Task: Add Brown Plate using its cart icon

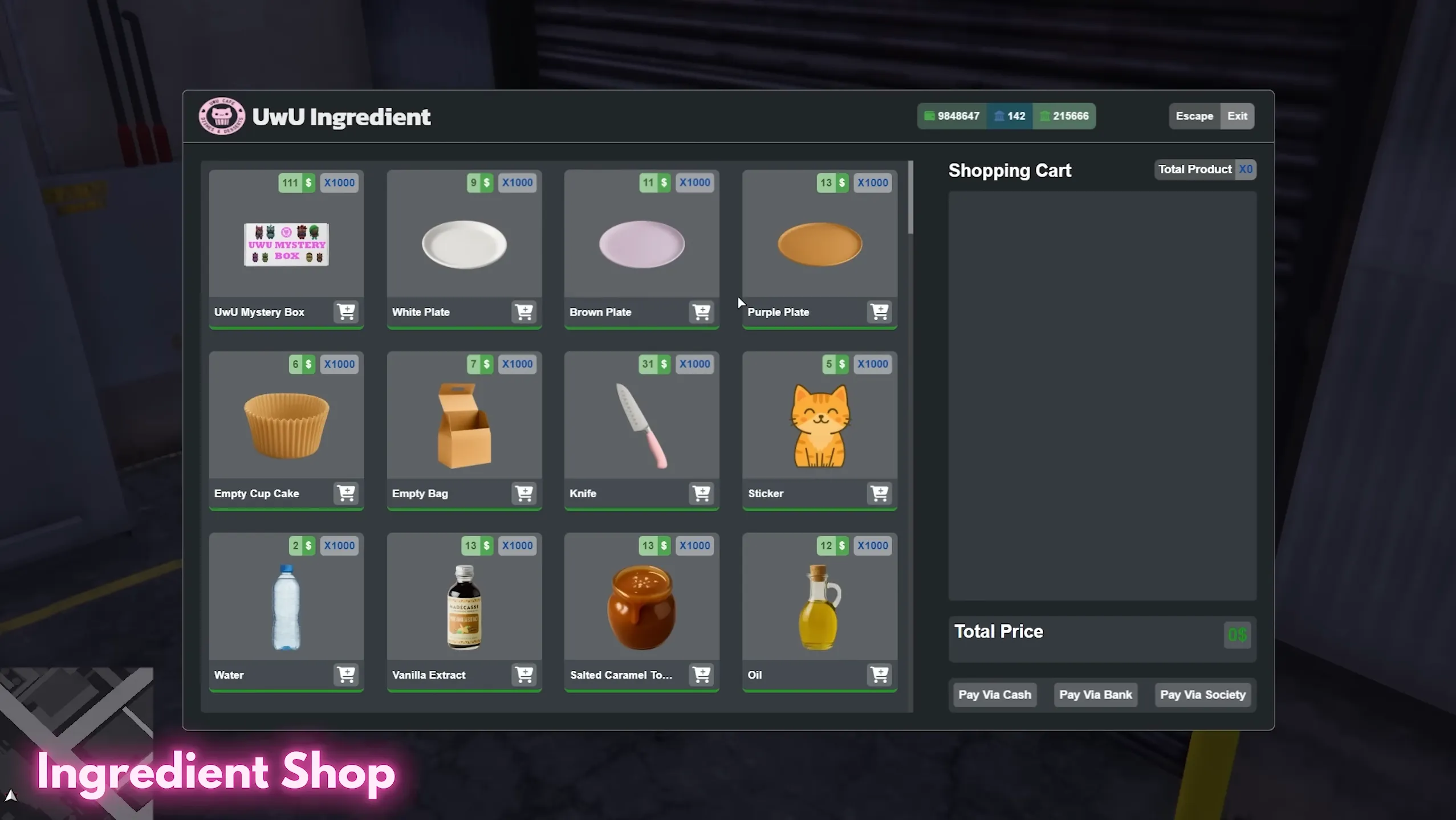Action: [x=701, y=312]
